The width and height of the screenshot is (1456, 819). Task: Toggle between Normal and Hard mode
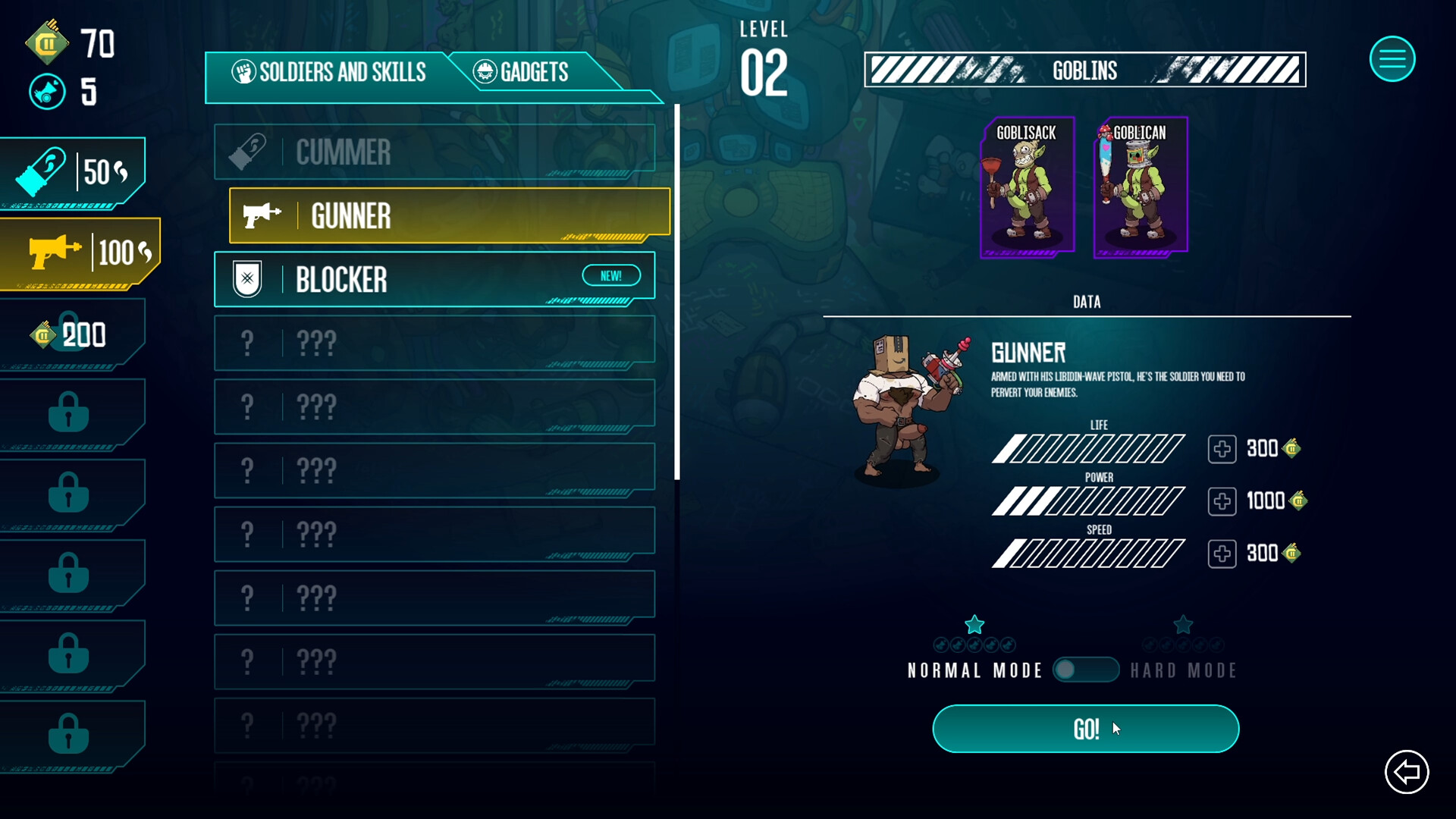(1085, 670)
